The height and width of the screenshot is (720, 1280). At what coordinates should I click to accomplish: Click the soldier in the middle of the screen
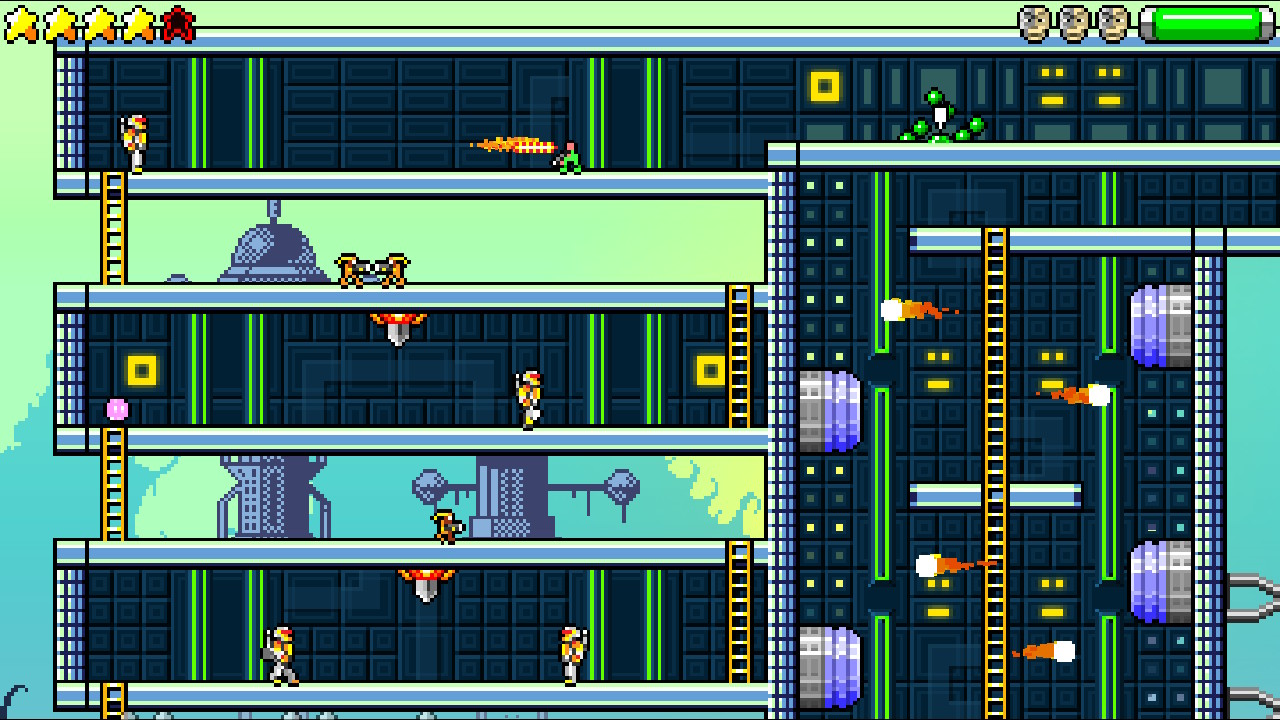click(x=527, y=397)
